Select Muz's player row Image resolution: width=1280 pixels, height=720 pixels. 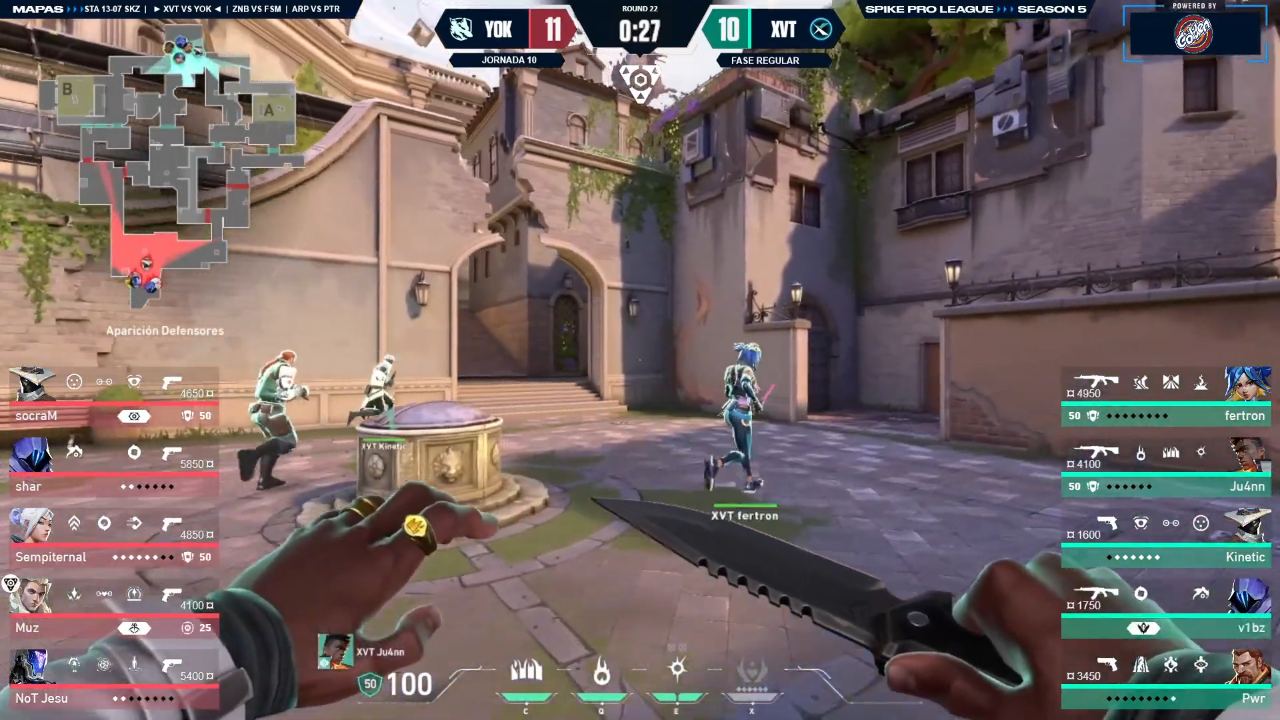(x=112, y=611)
